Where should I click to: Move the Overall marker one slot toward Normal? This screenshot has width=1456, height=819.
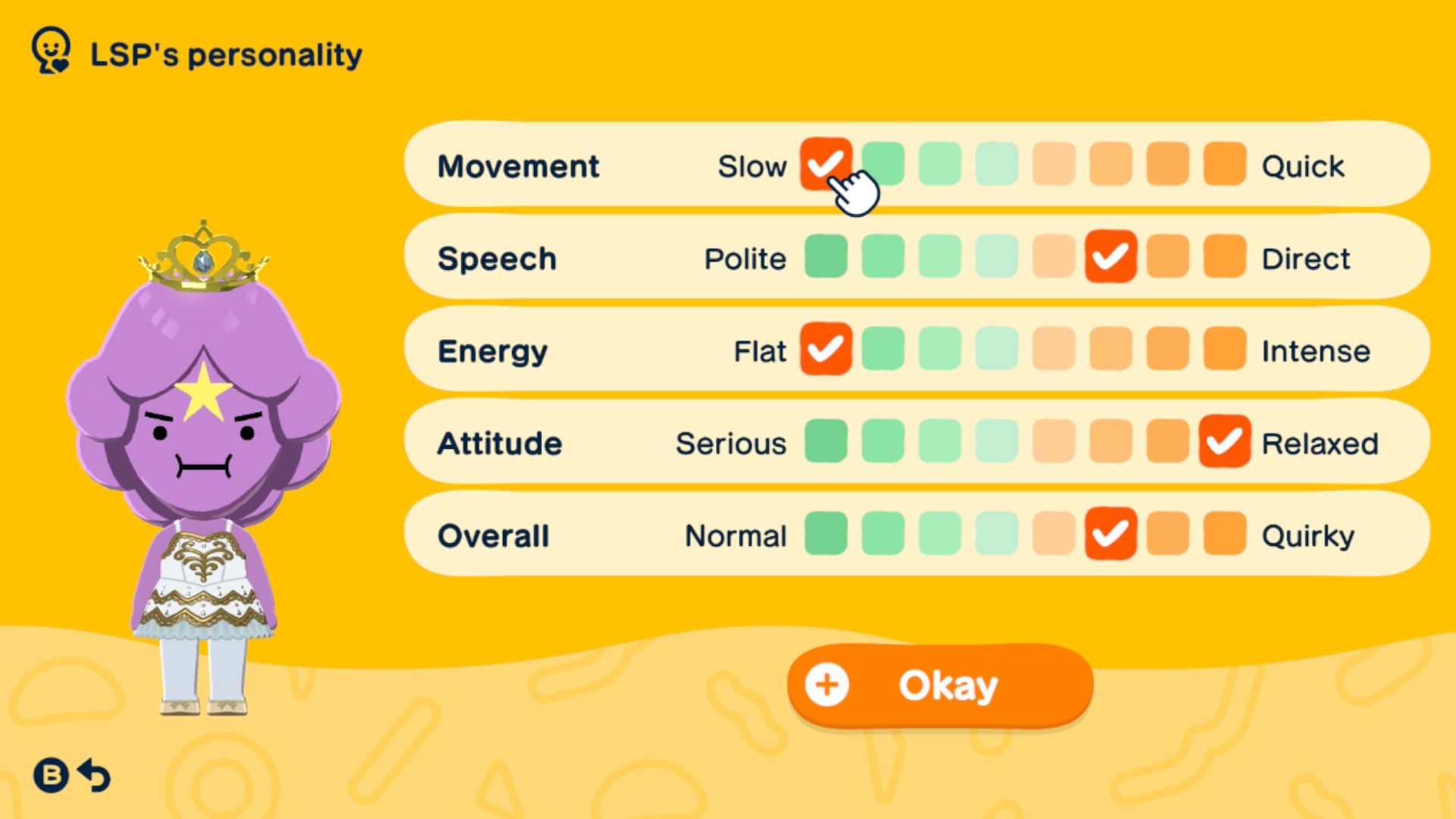click(1053, 535)
